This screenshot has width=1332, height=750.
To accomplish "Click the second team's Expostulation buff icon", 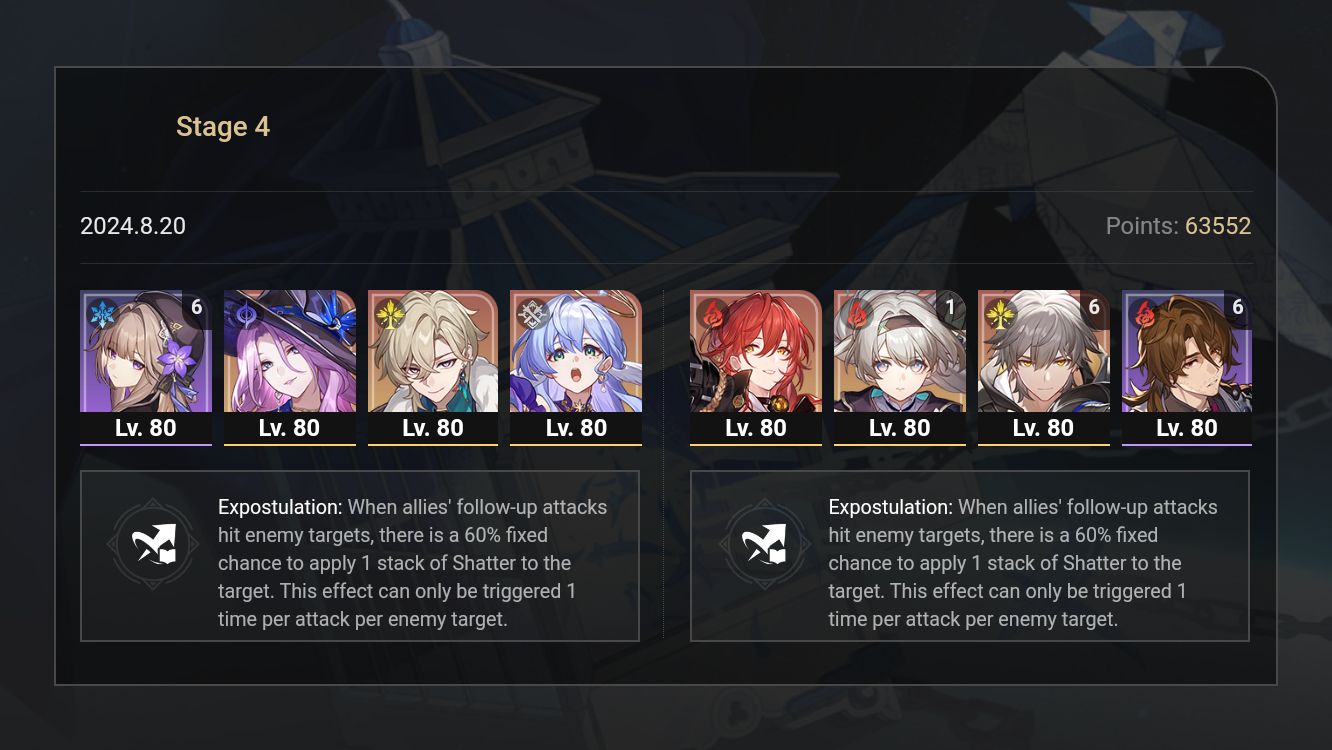I will [765, 545].
